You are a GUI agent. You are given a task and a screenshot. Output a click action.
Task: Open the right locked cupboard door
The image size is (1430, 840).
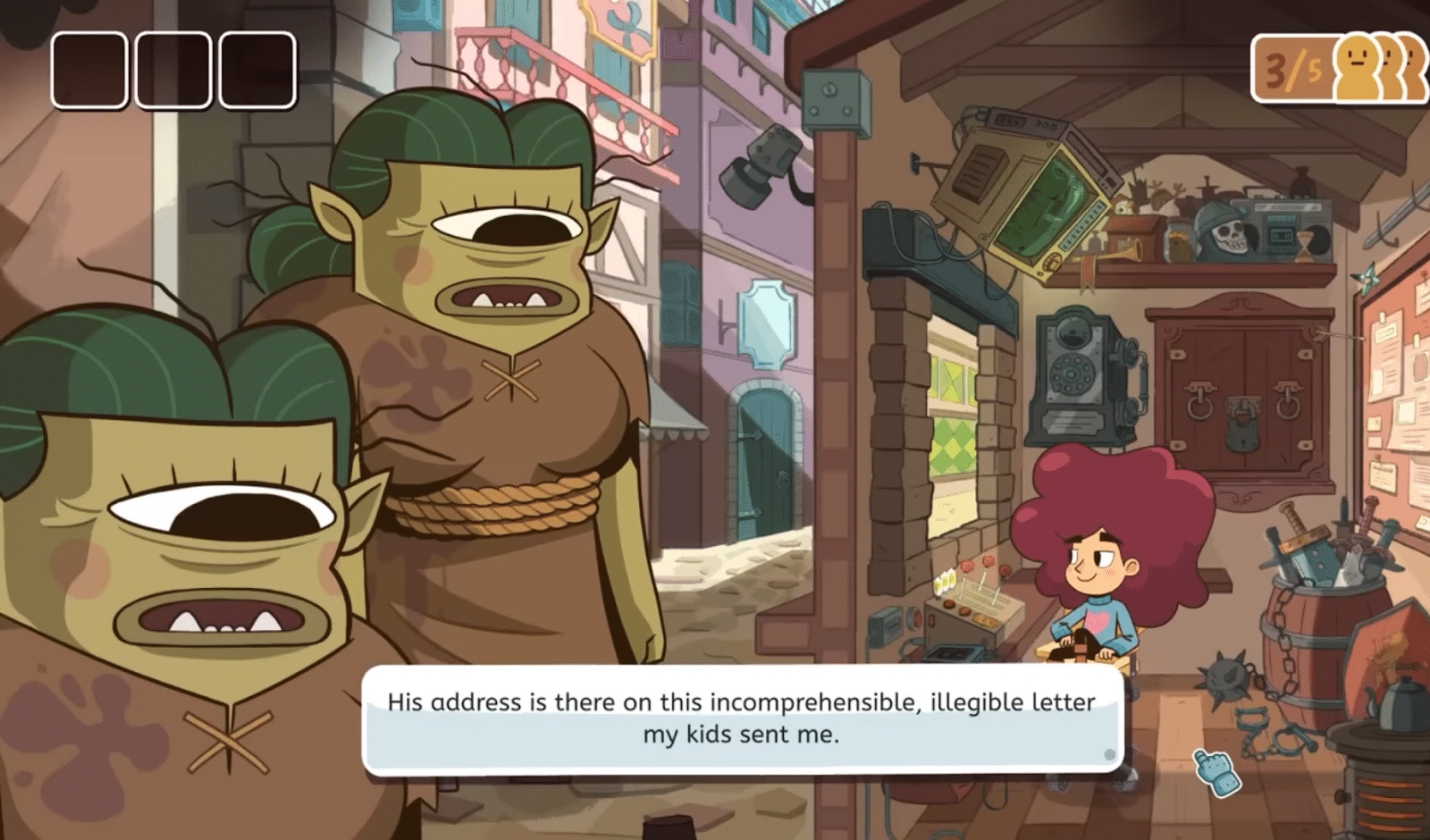point(1287,402)
